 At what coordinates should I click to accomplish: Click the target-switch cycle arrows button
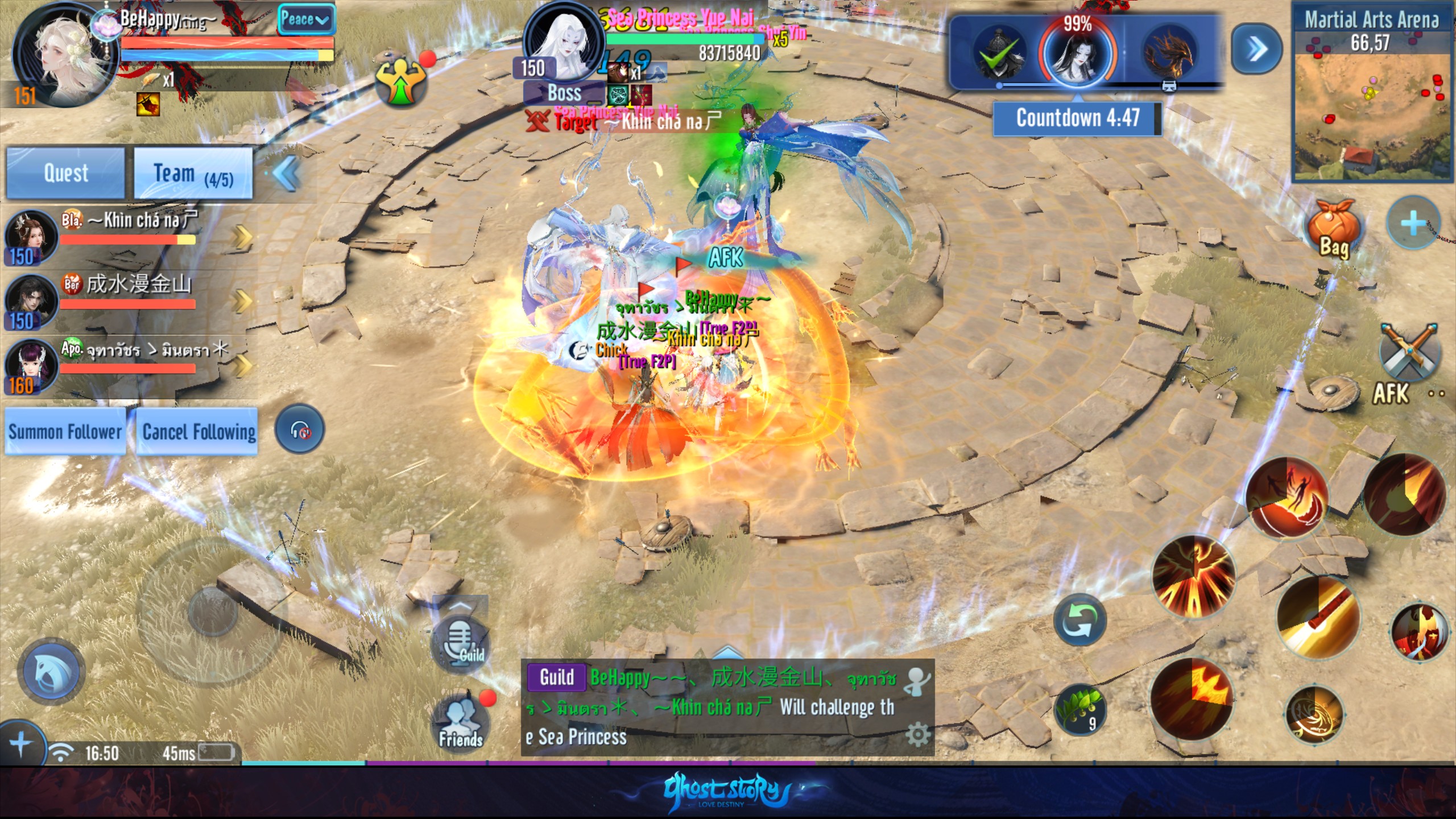click(x=1079, y=621)
